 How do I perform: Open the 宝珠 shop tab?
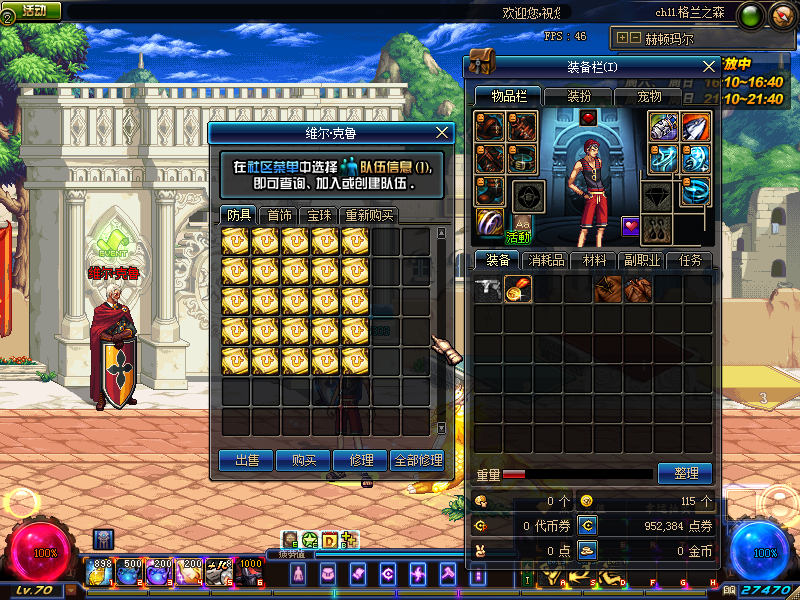tap(320, 215)
